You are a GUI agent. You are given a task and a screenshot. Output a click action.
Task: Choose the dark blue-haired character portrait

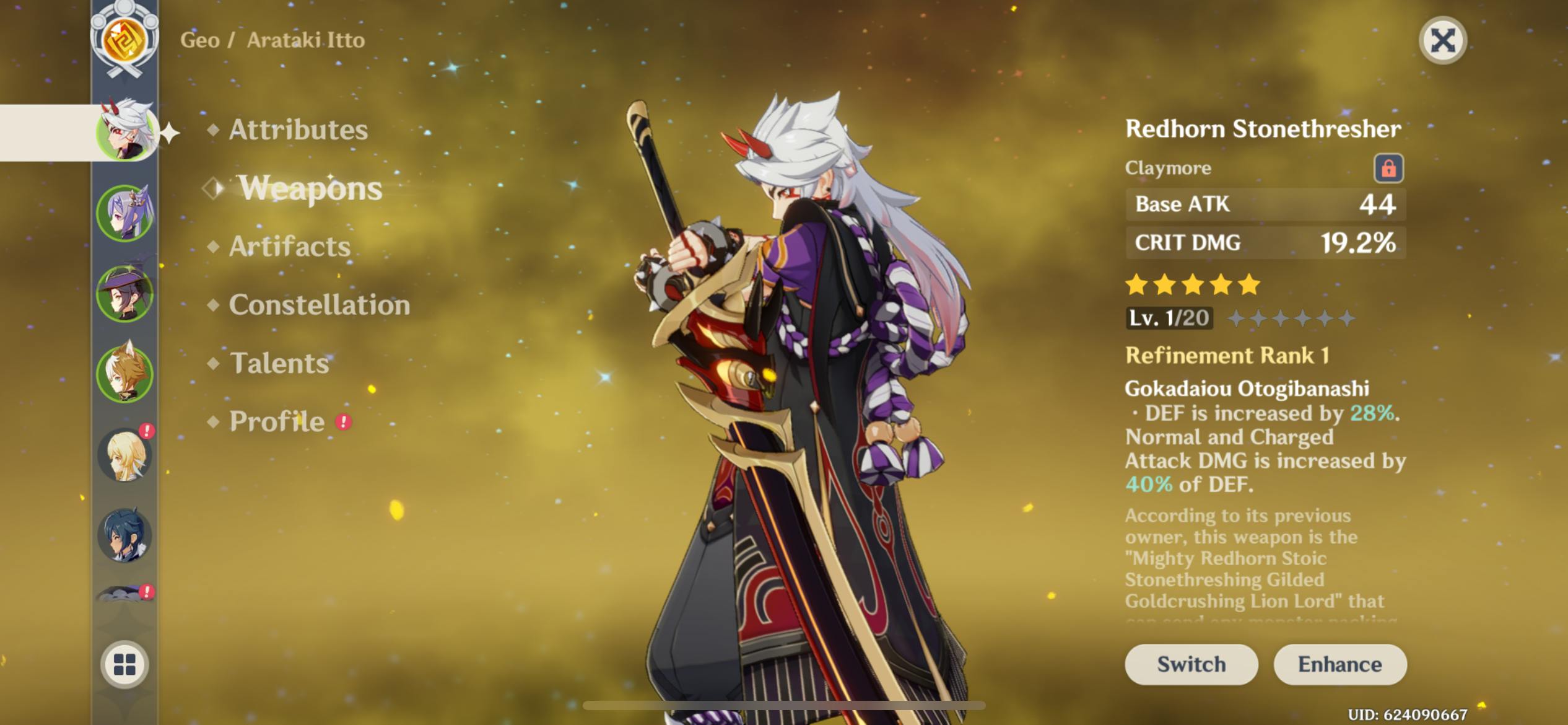pyautogui.click(x=124, y=535)
